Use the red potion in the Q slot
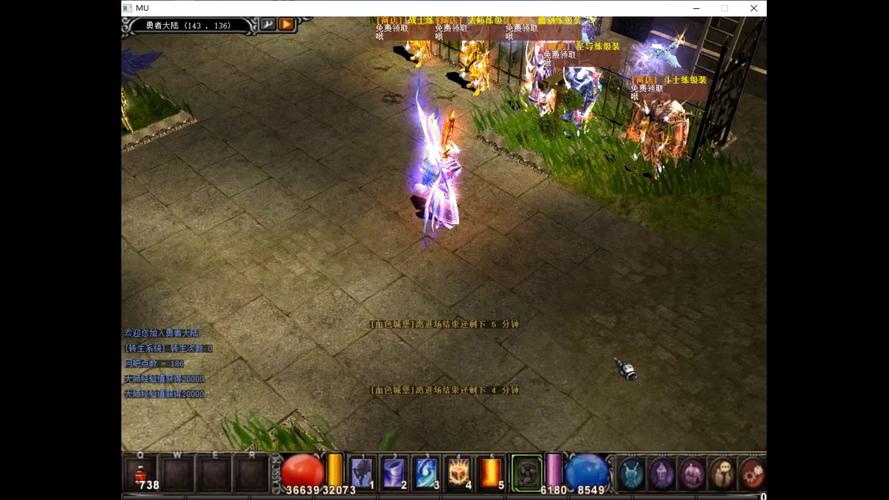Viewport: 889px width, 500px height. click(142, 472)
